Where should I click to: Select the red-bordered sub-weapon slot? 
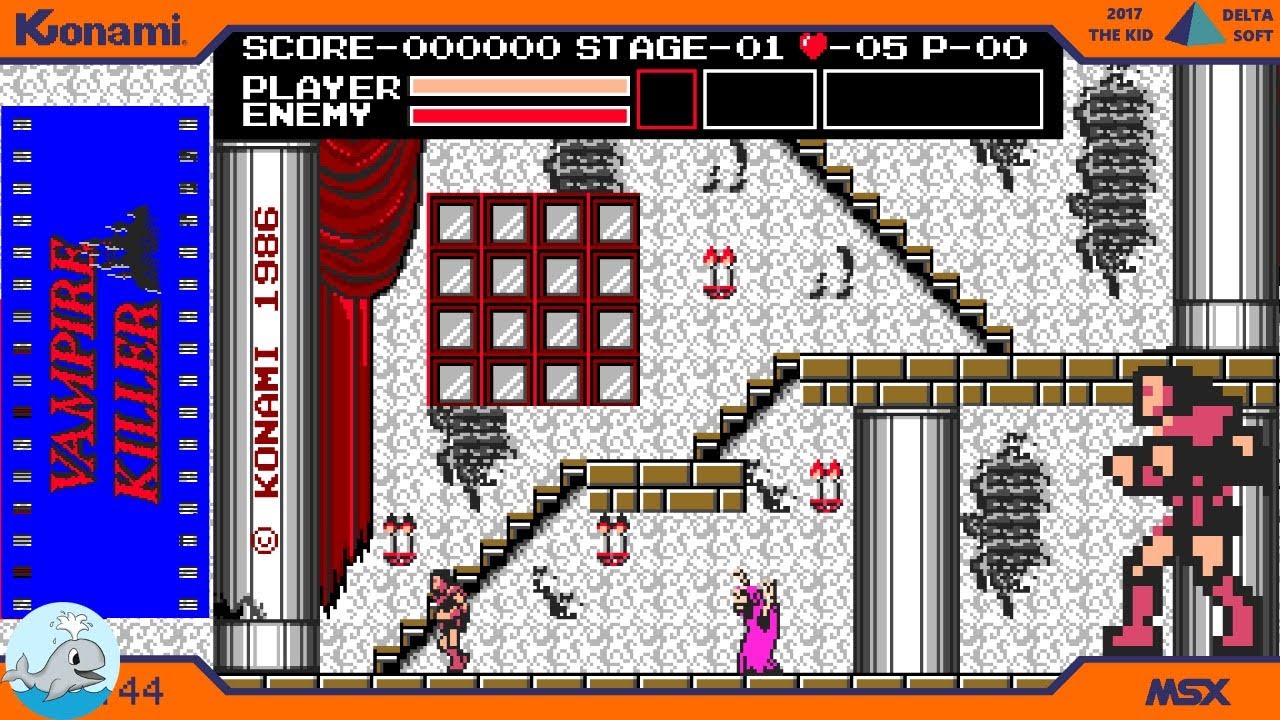point(666,99)
